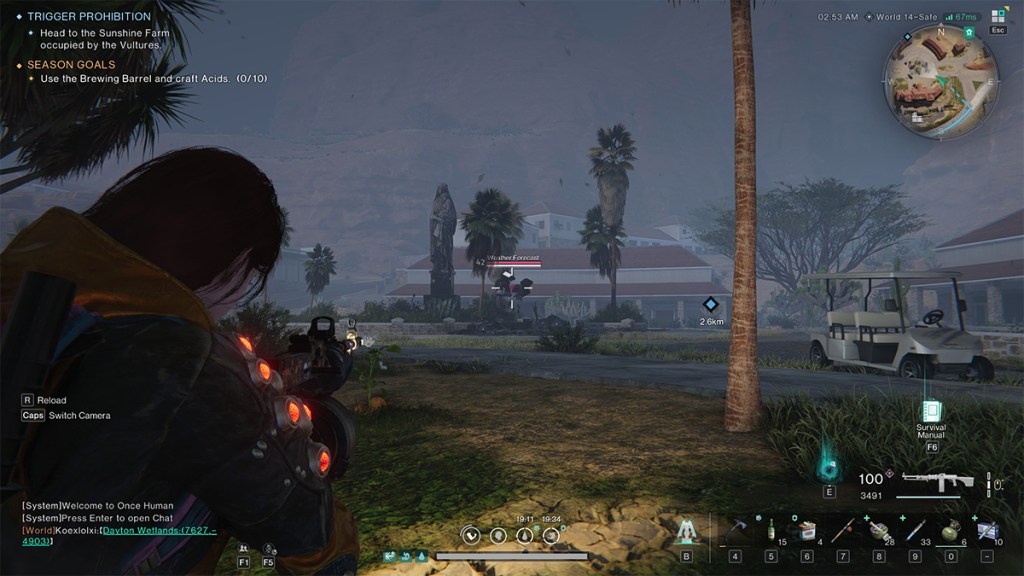Select the Trigger Prohibition quest tracker
The height and width of the screenshot is (576, 1024).
pyautogui.click(x=88, y=17)
